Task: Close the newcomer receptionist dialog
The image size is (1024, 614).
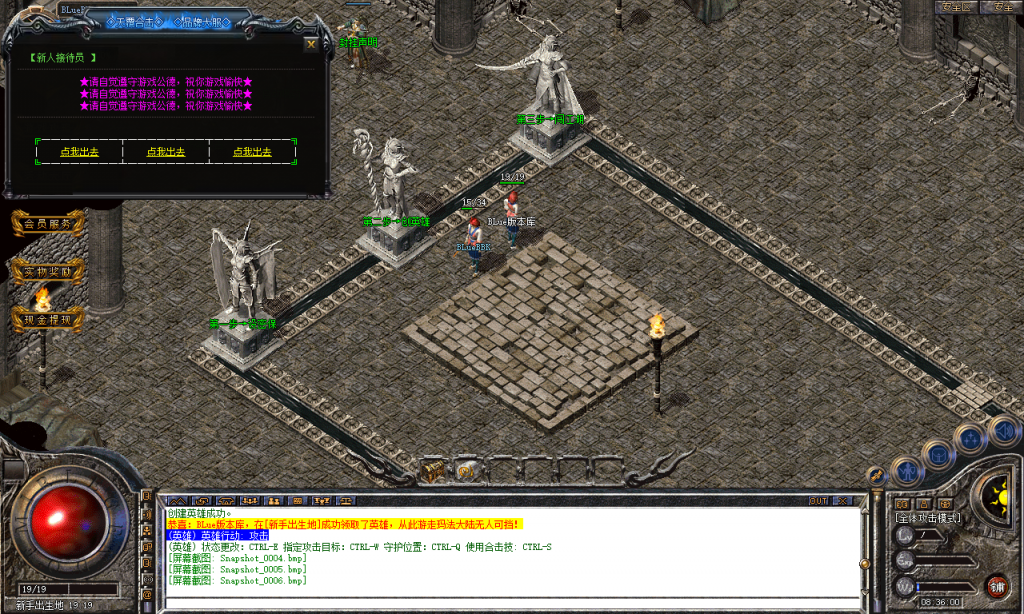Action: tap(311, 44)
